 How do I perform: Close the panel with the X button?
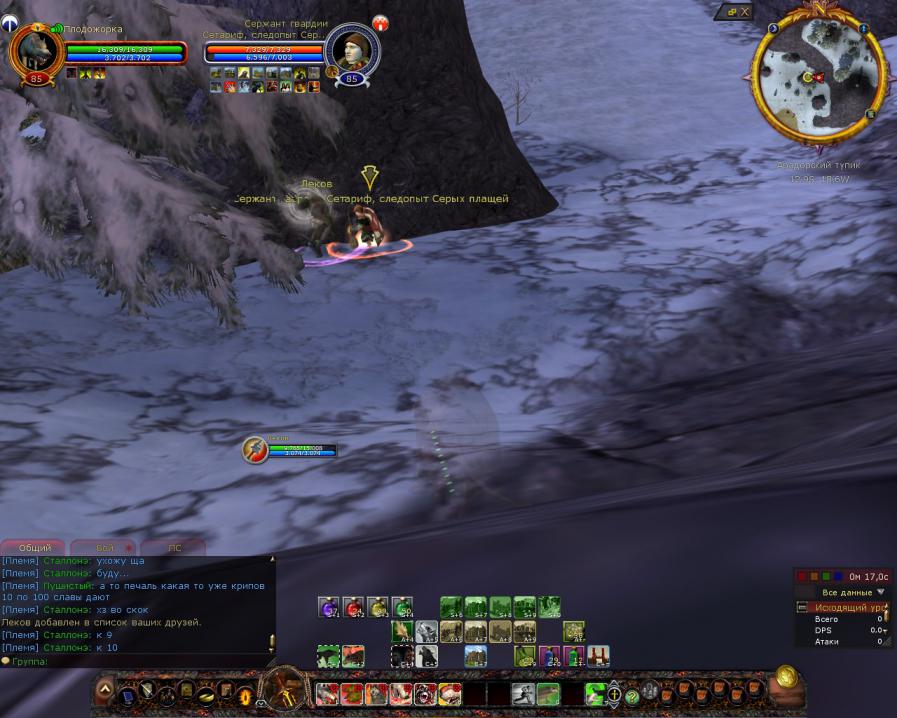[745, 11]
